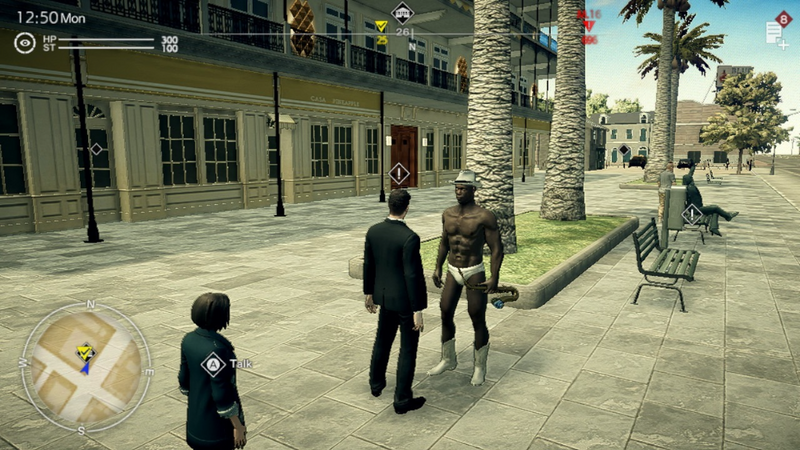Click the eye icon beside the HP bar
This screenshot has width=800, height=450.
[25, 42]
